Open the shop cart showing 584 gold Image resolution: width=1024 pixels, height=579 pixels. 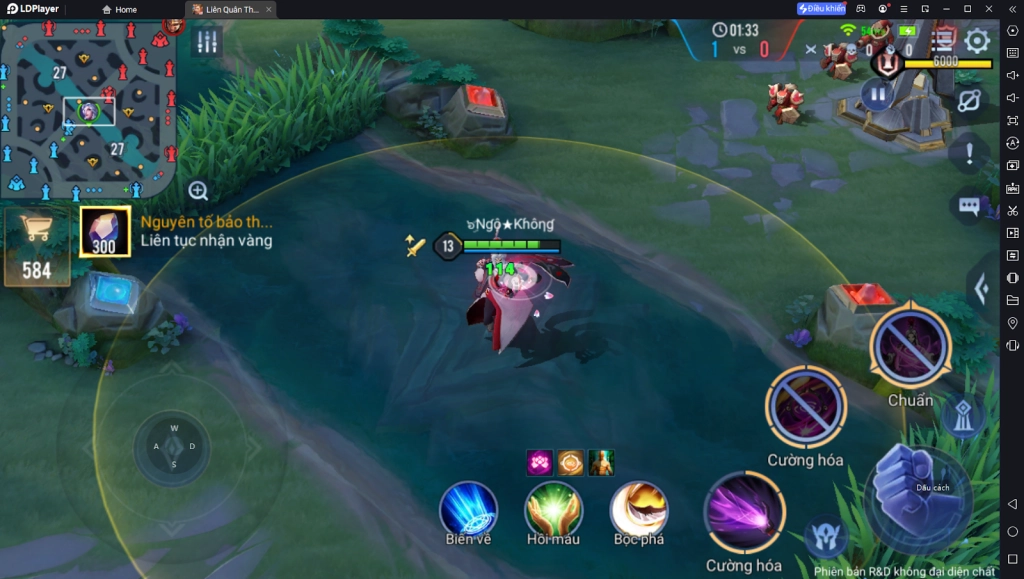36,245
